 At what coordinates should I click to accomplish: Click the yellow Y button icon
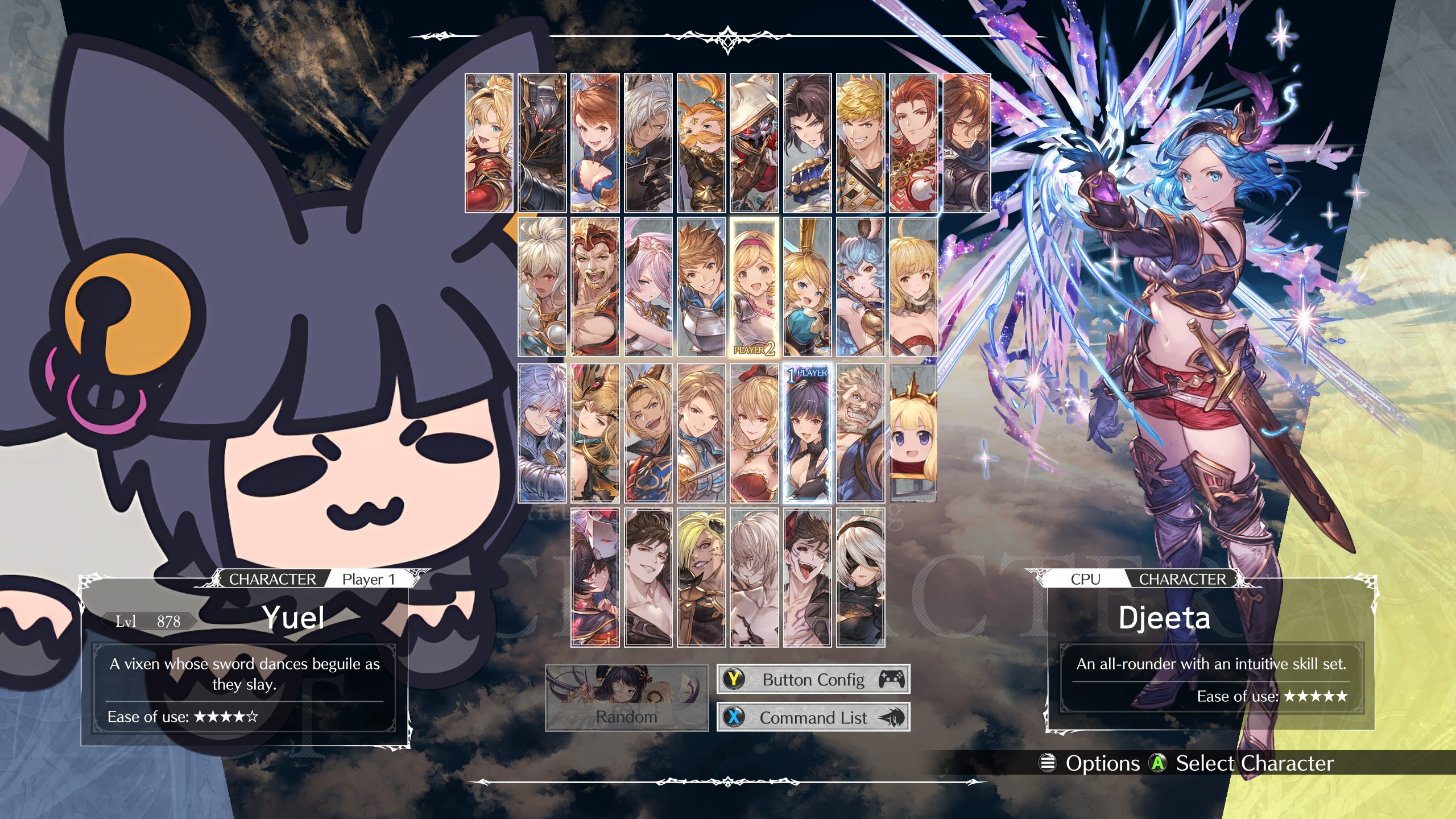[734, 679]
